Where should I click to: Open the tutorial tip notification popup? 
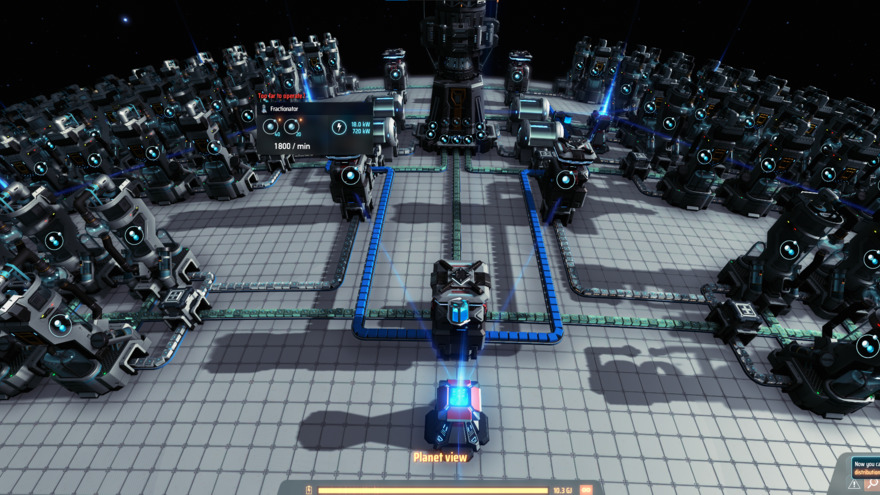pyautogui.click(x=866, y=467)
